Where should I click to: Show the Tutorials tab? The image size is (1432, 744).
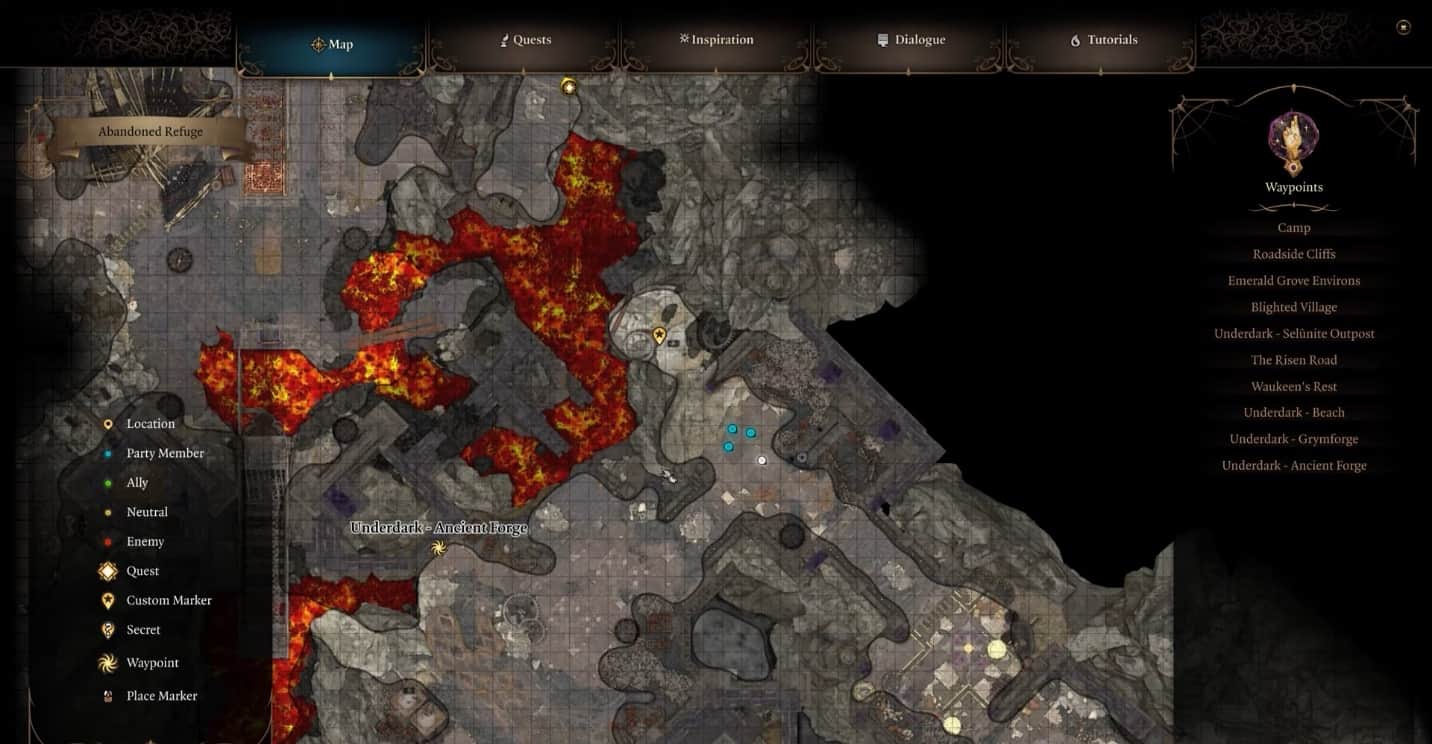(1104, 40)
